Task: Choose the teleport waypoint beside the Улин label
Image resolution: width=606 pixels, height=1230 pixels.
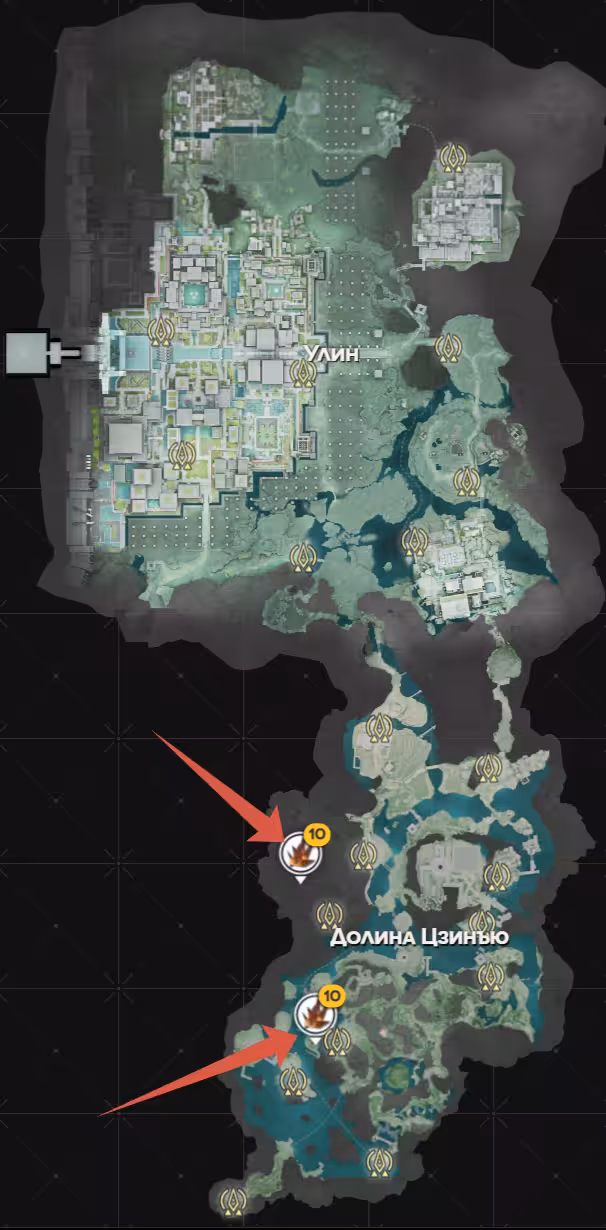Action: pyautogui.click(x=303, y=375)
